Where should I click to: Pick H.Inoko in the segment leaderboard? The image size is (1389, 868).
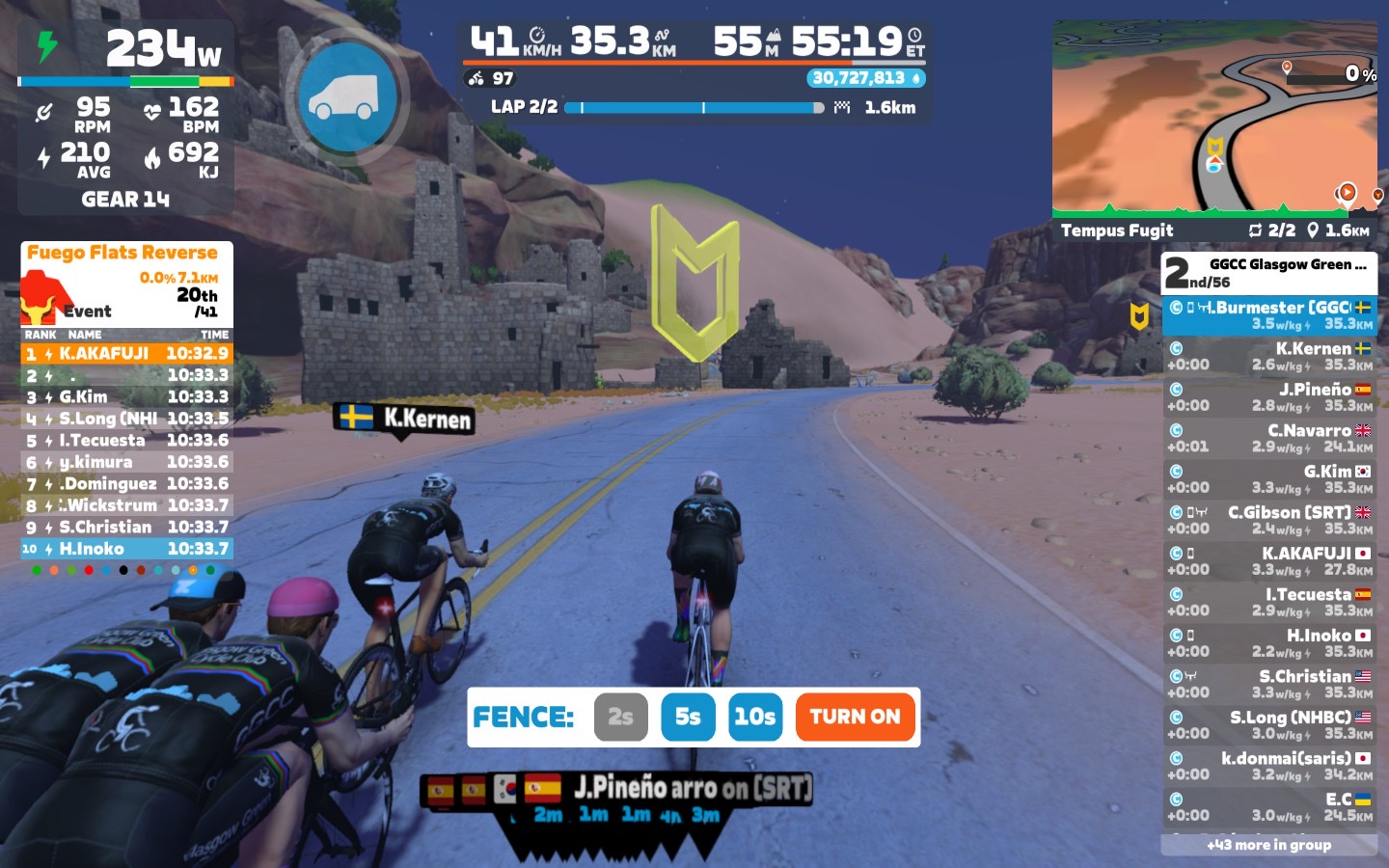tap(126, 549)
